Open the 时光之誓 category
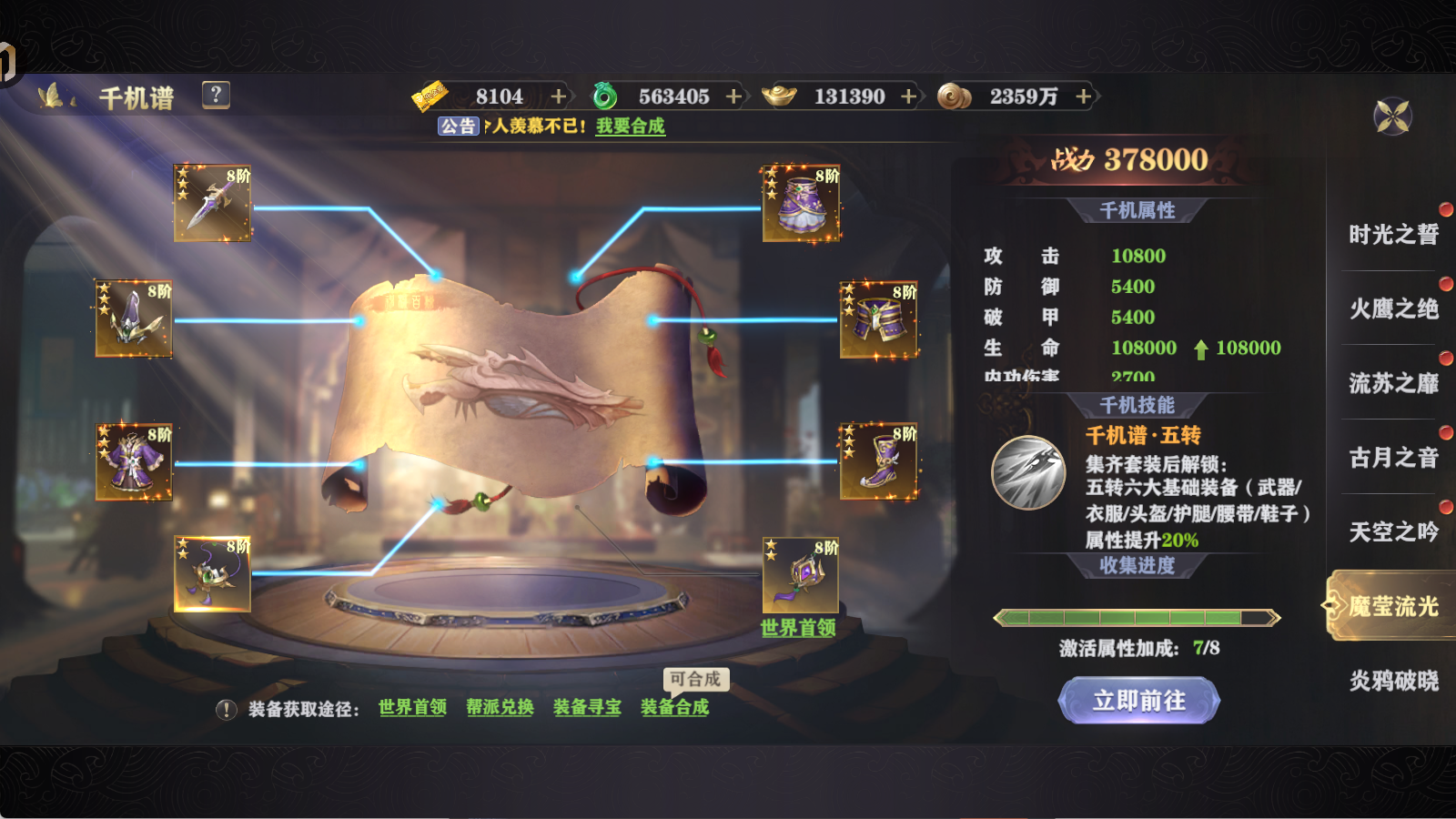1456x819 pixels. click(1392, 235)
